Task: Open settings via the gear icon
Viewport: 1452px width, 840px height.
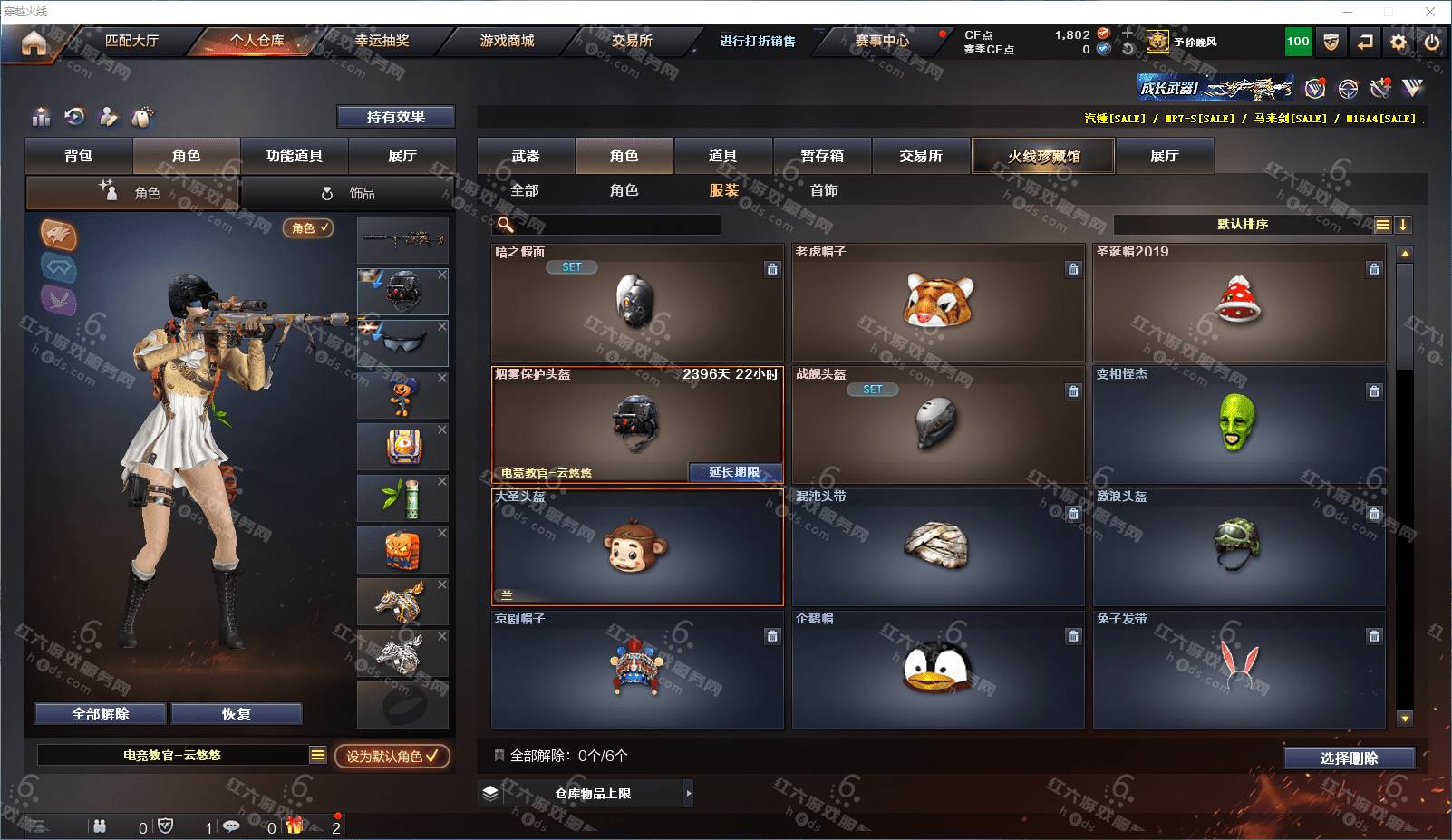Action: tap(1399, 42)
